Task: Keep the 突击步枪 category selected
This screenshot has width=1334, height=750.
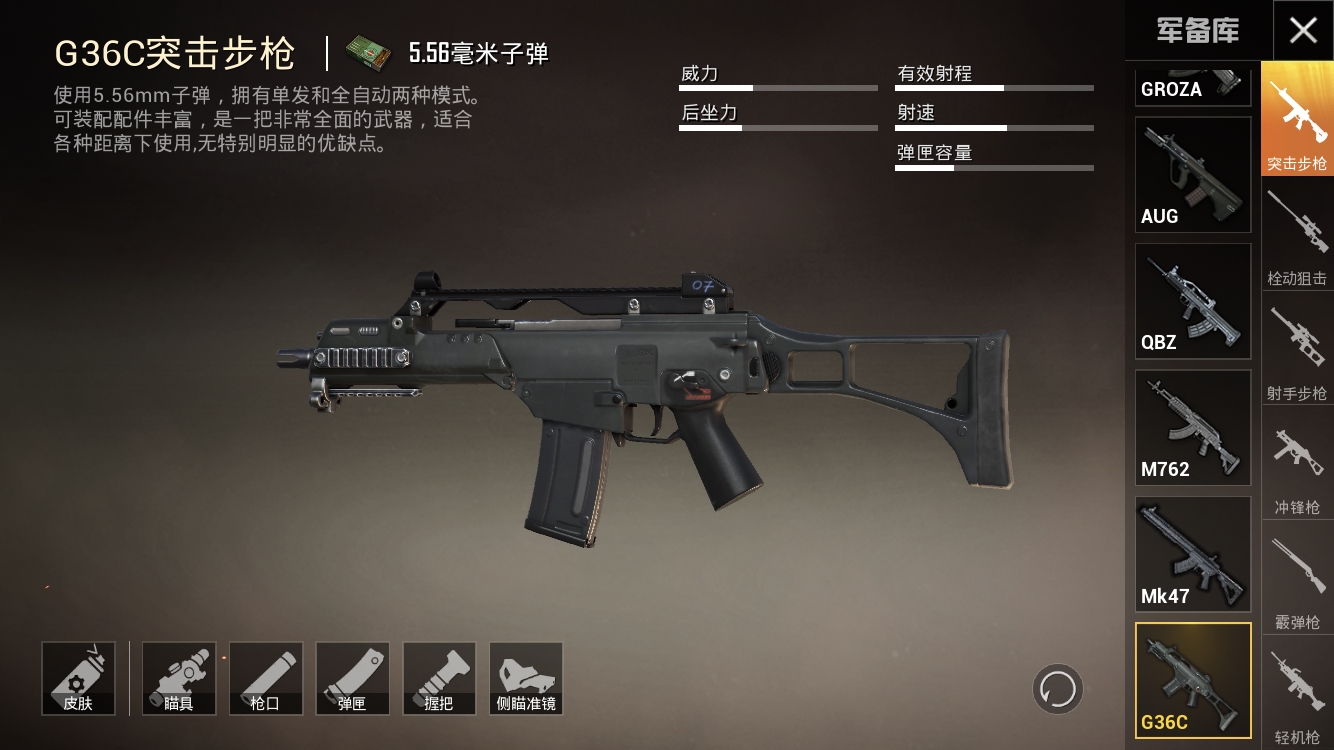Action: (x=1296, y=120)
